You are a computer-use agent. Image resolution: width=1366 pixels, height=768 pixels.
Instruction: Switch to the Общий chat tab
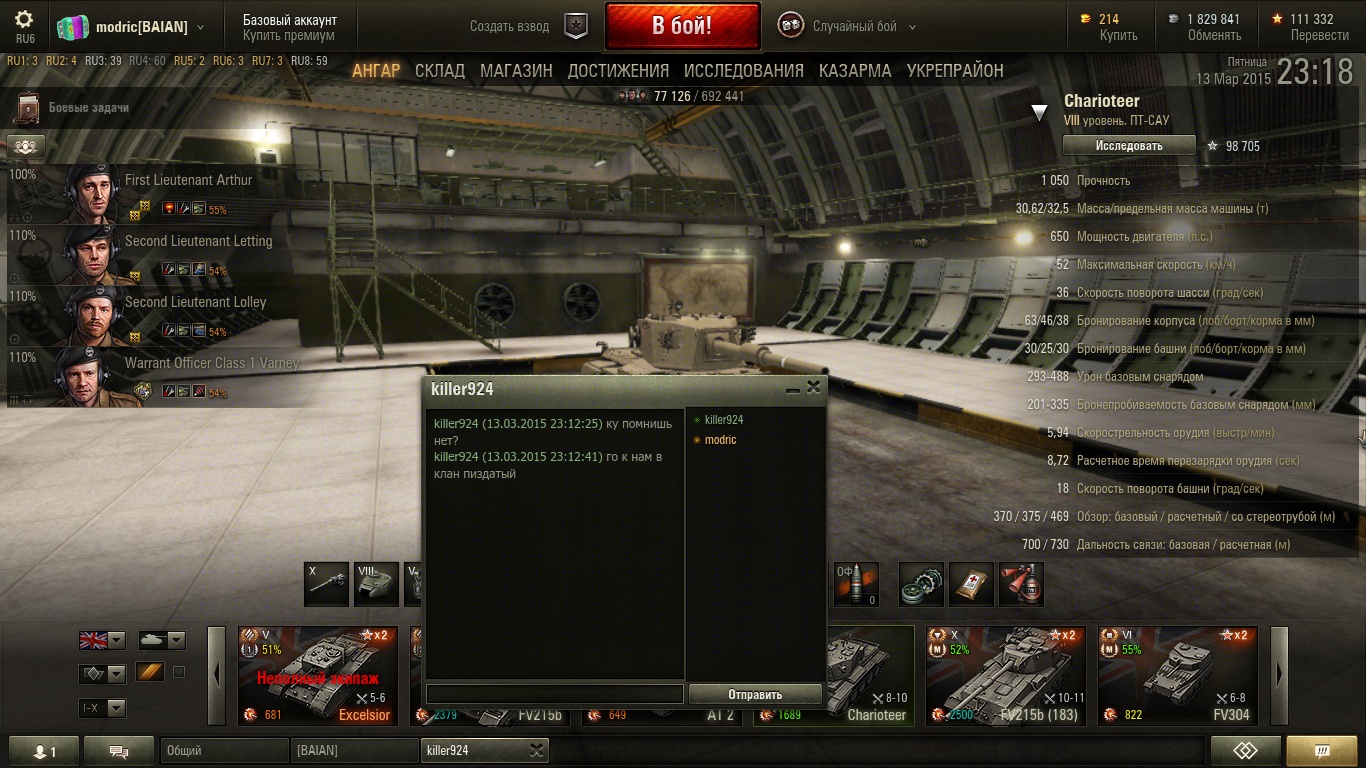pyautogui.click(x=224, y=750)
